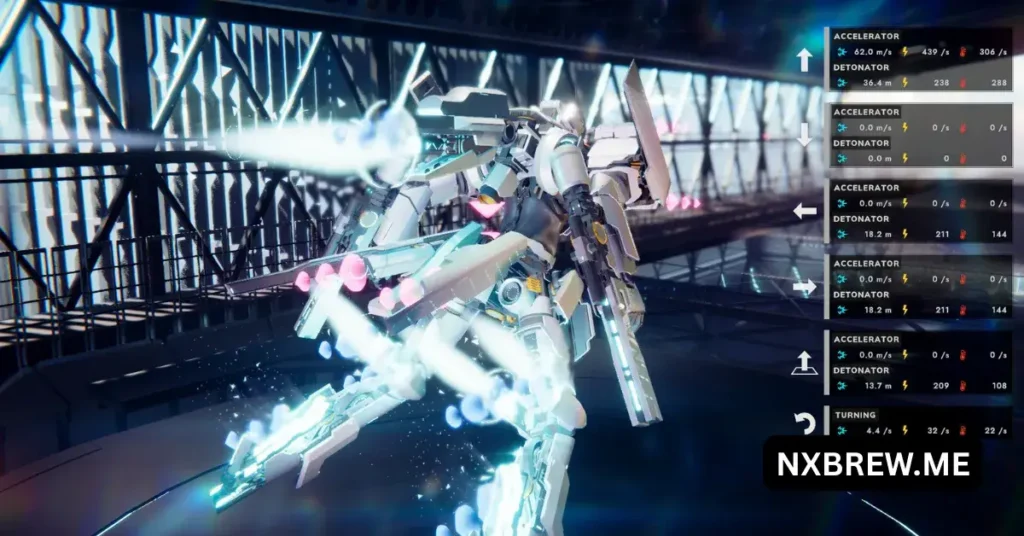
Task: Select the backward down-arrow thrust icon
Action: (x=804, y=135)
